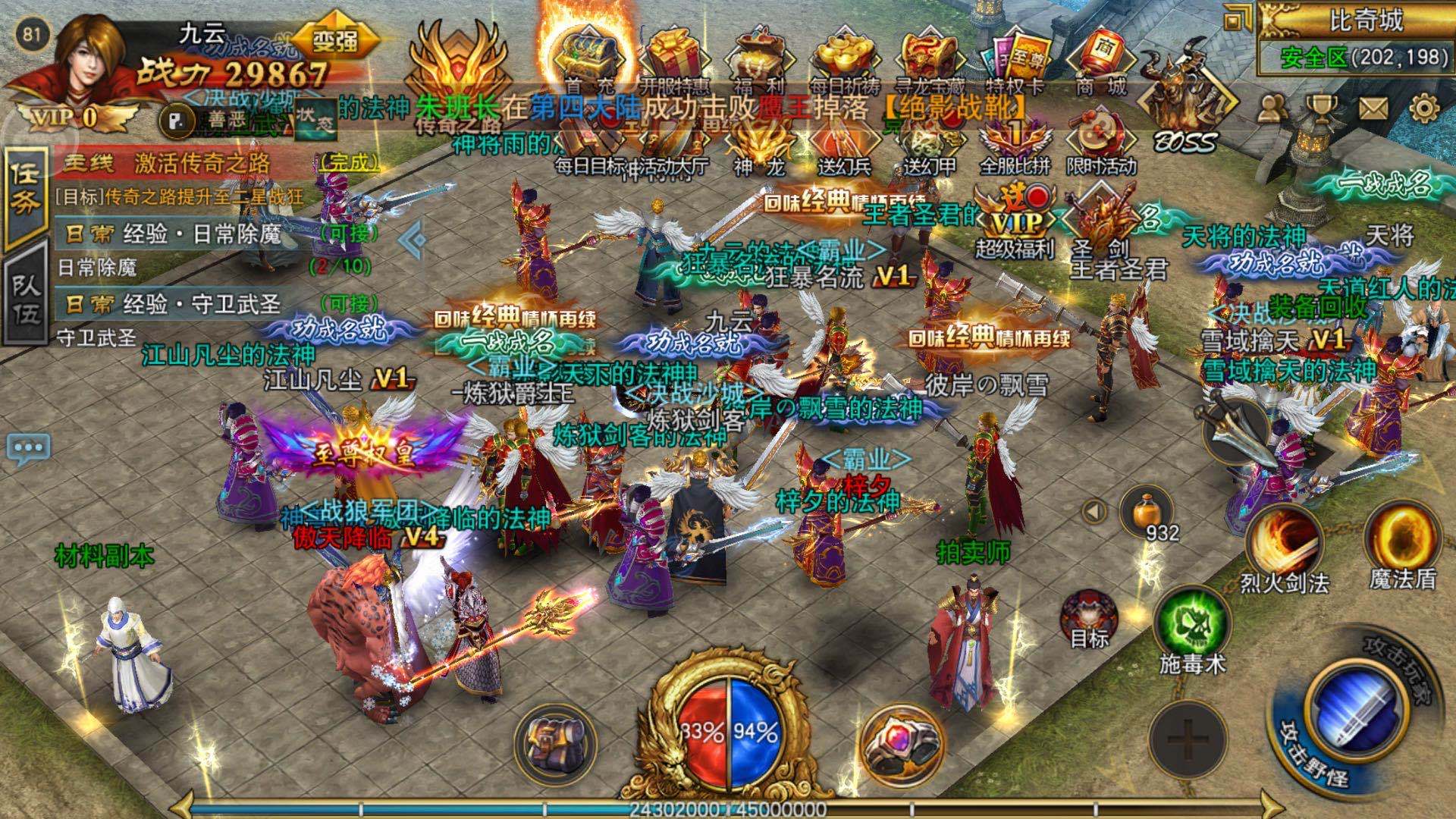Tap the 目标 target selection button
Viewport: 1456px width, 819px height.
1089,618
